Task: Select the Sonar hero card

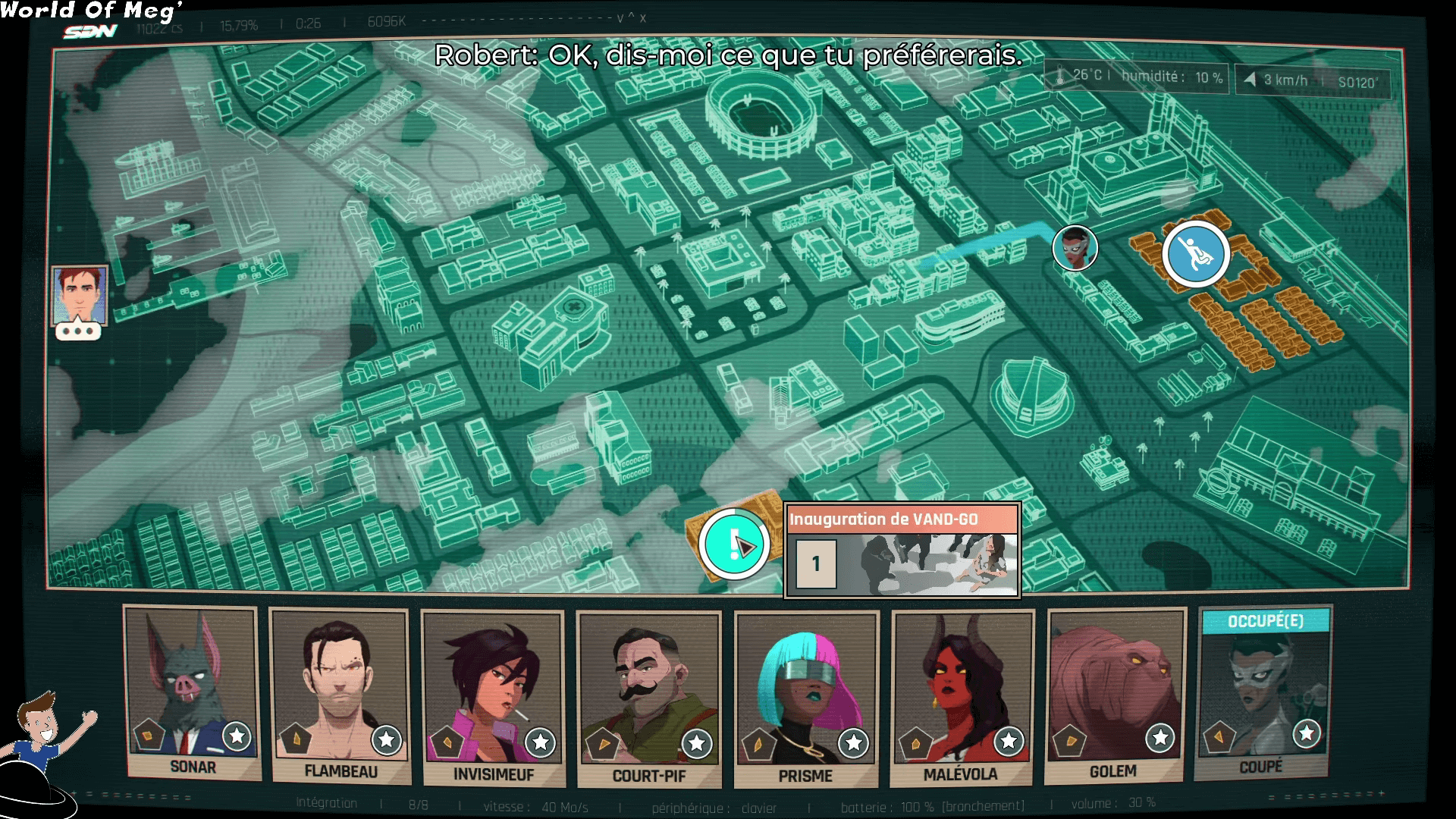Action: 192,690
